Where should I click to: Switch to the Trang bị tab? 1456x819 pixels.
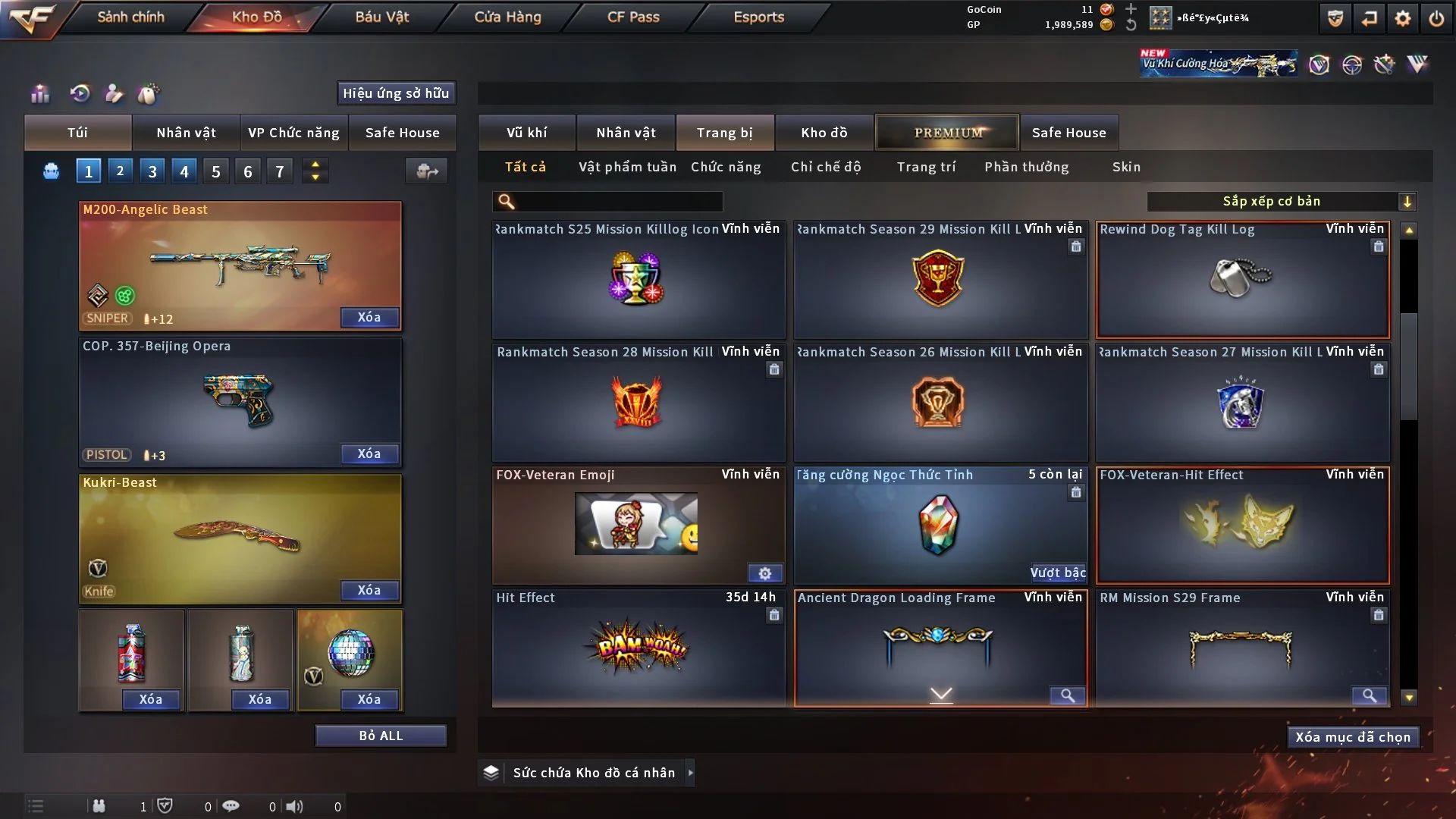724,133
